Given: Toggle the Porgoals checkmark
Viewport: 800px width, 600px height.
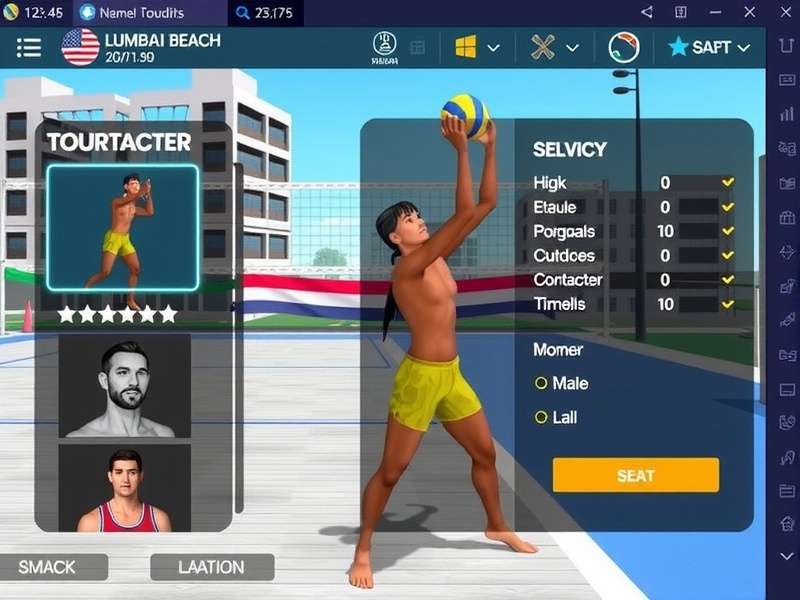Looking at the screenshot, I should pyautogui.click(x=728, y=231).
